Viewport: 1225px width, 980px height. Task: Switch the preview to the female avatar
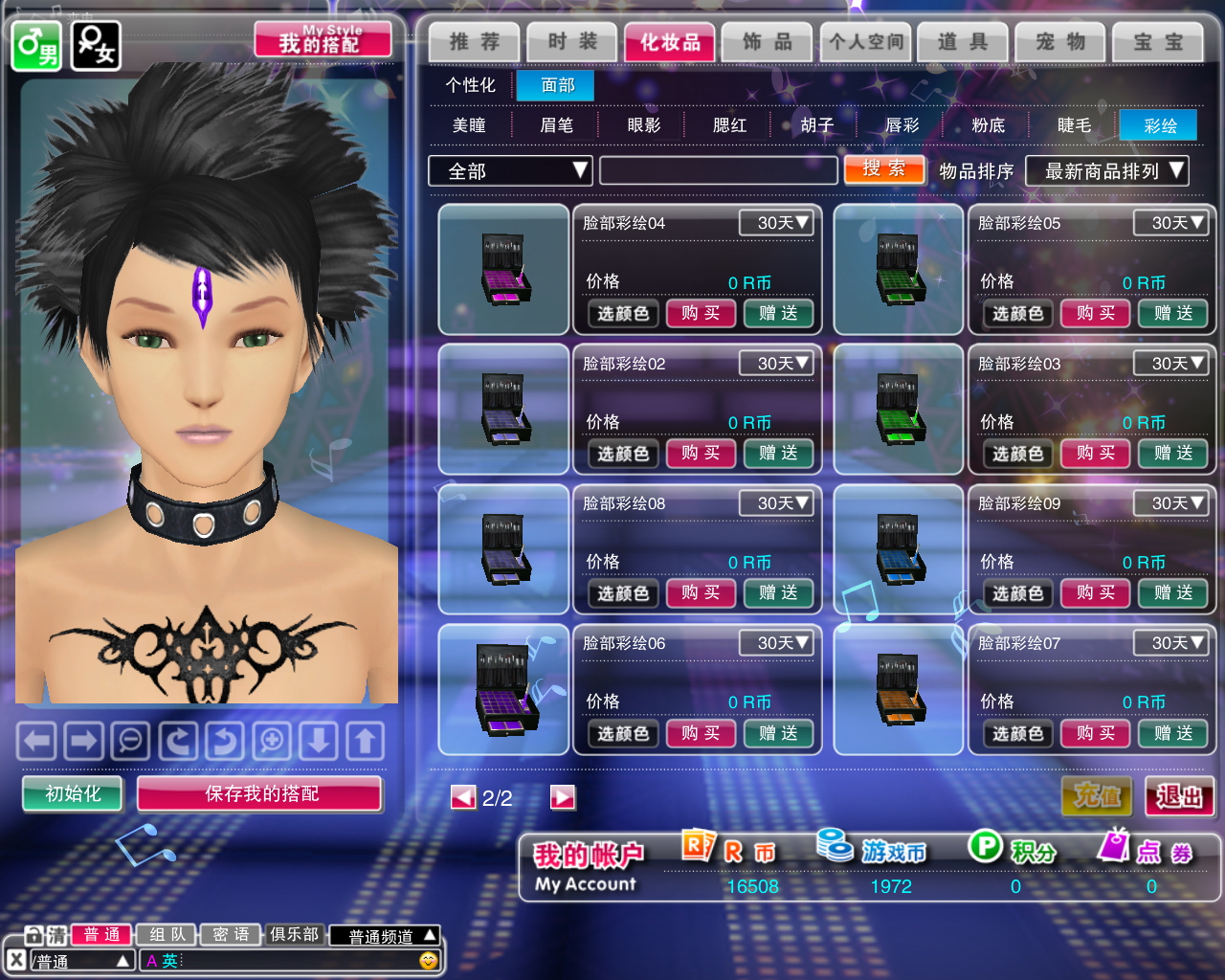(x=96, y=45)
